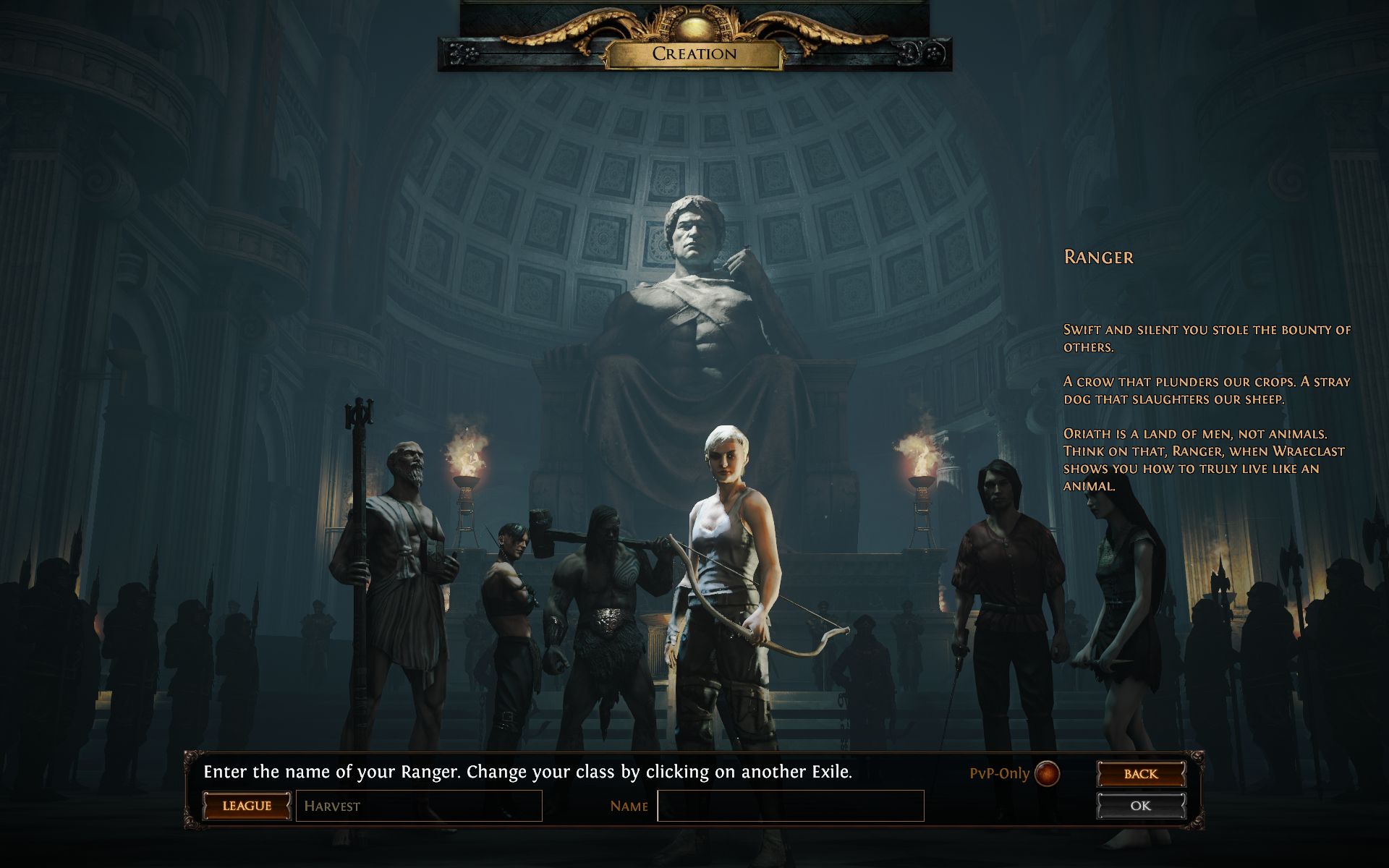This screenshot has width=1389, height=868.
Task: Focus the character Name input field
Action: click(x=790, y=806)
